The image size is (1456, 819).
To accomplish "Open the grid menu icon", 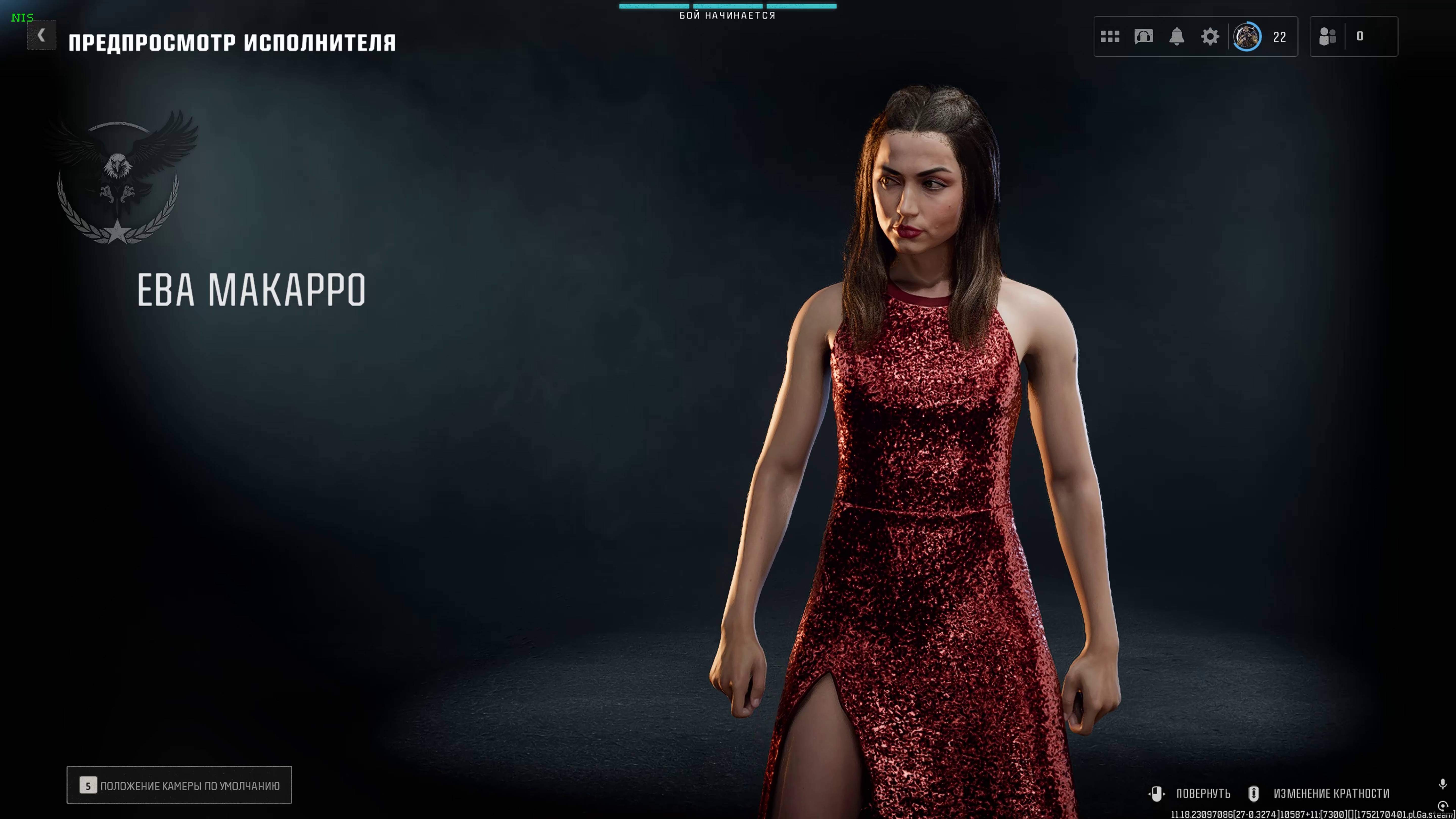I will (x=1109, y=37).
